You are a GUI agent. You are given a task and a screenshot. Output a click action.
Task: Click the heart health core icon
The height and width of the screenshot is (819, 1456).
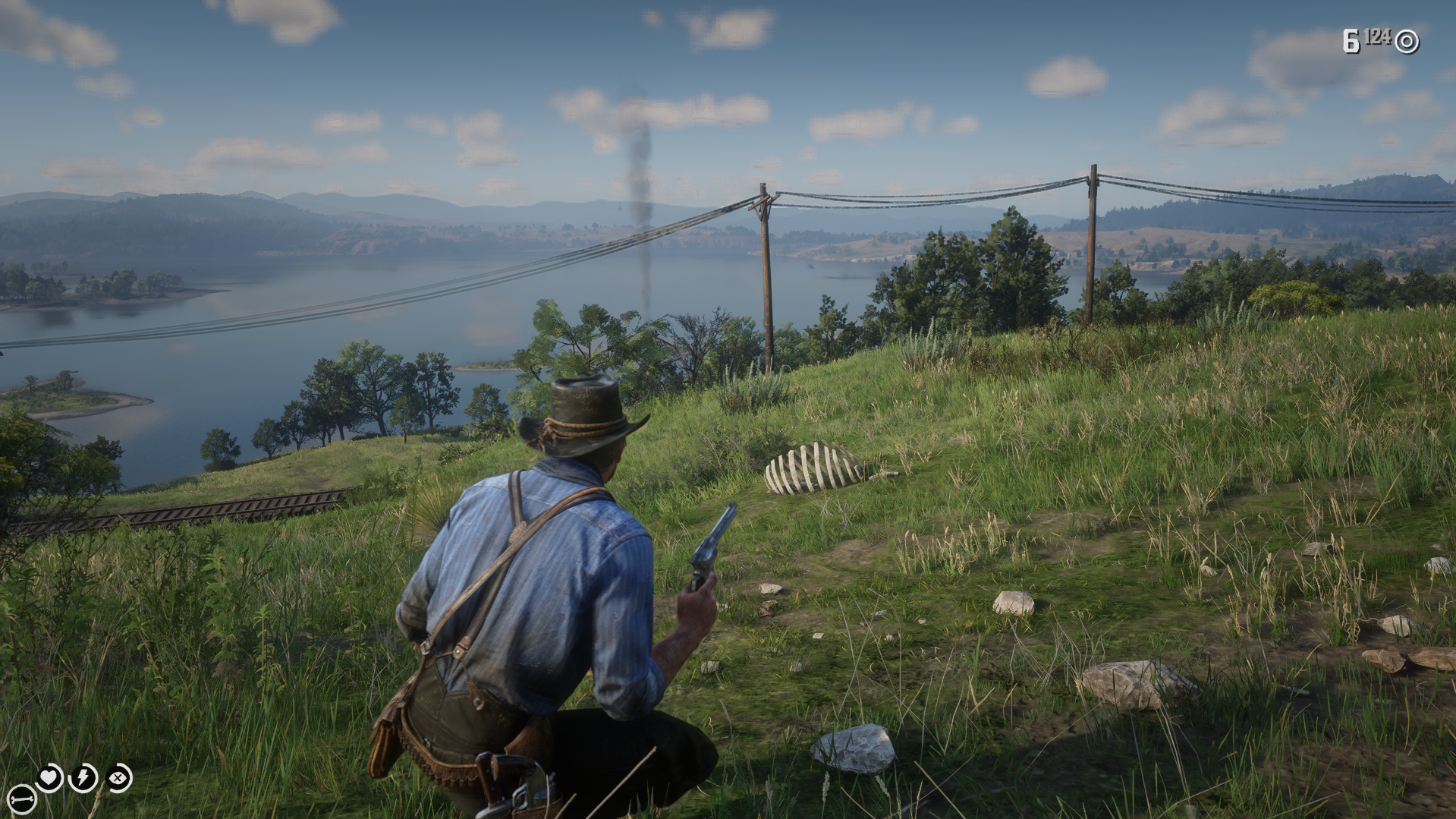click(50, 777)
